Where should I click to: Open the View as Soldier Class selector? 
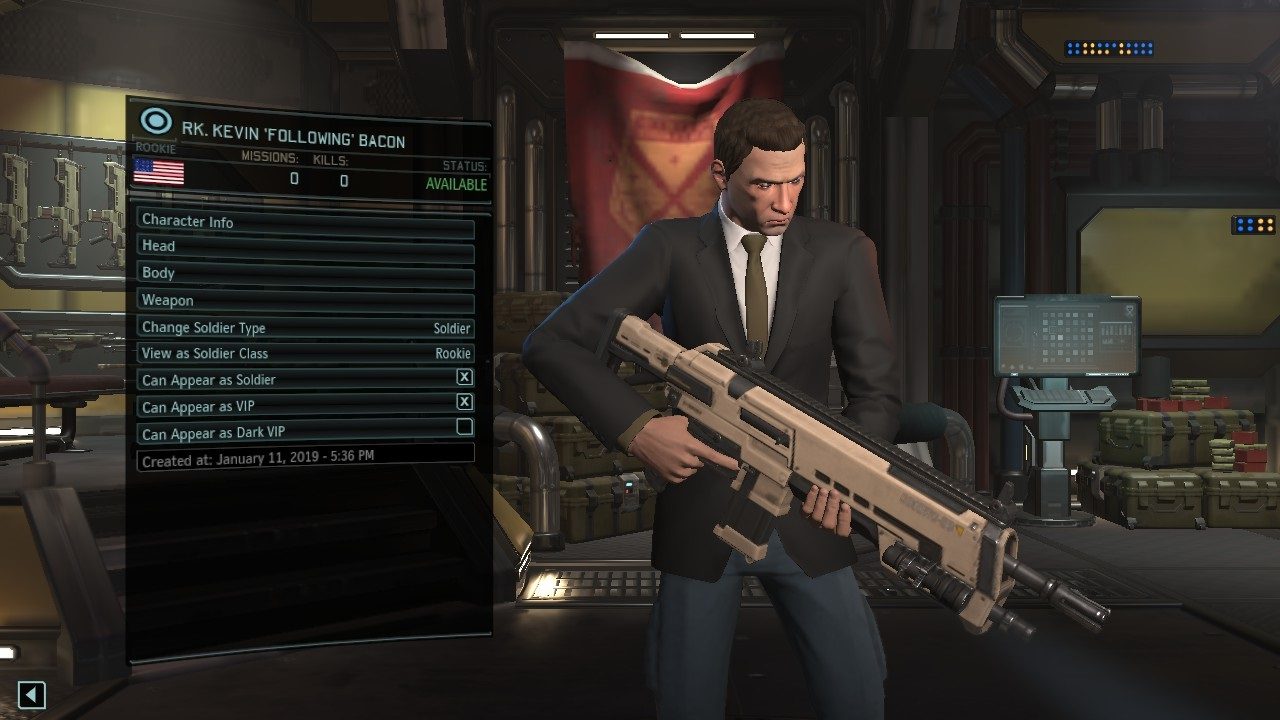point(300,353)
